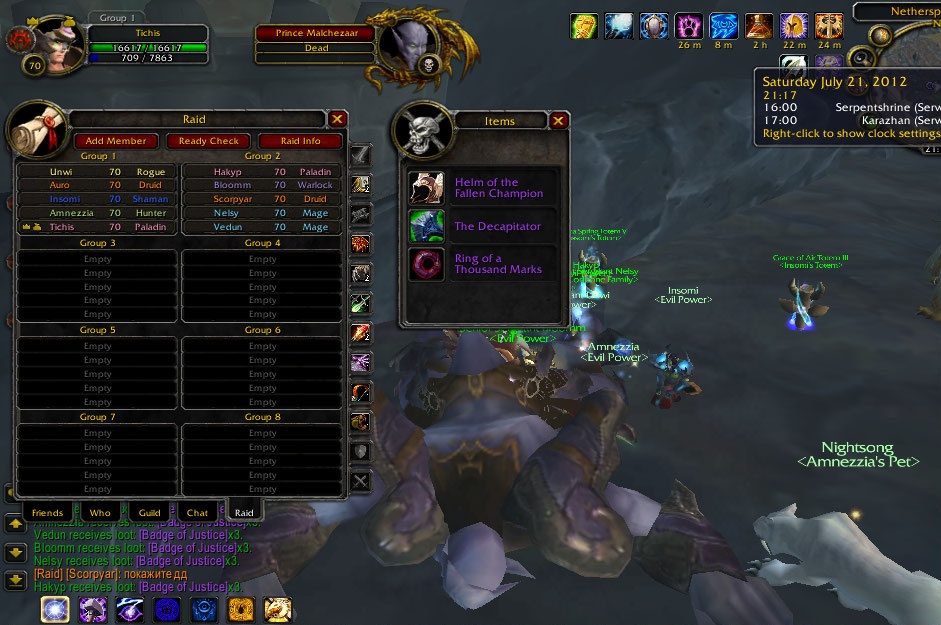Close the Items loot window

click(559, 121)
